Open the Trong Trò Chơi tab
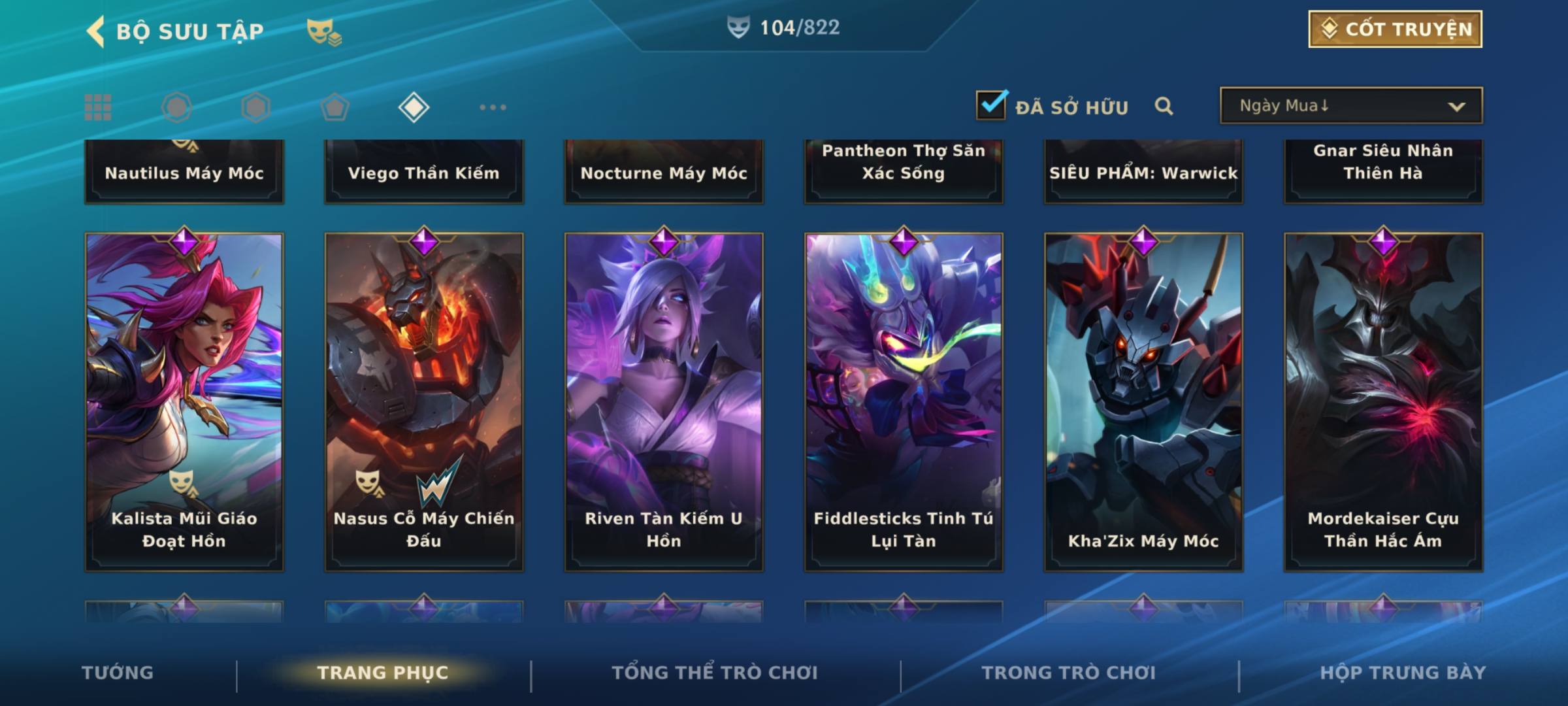This screenshot has height=706, width=1568. click(x=1069, y=673)
